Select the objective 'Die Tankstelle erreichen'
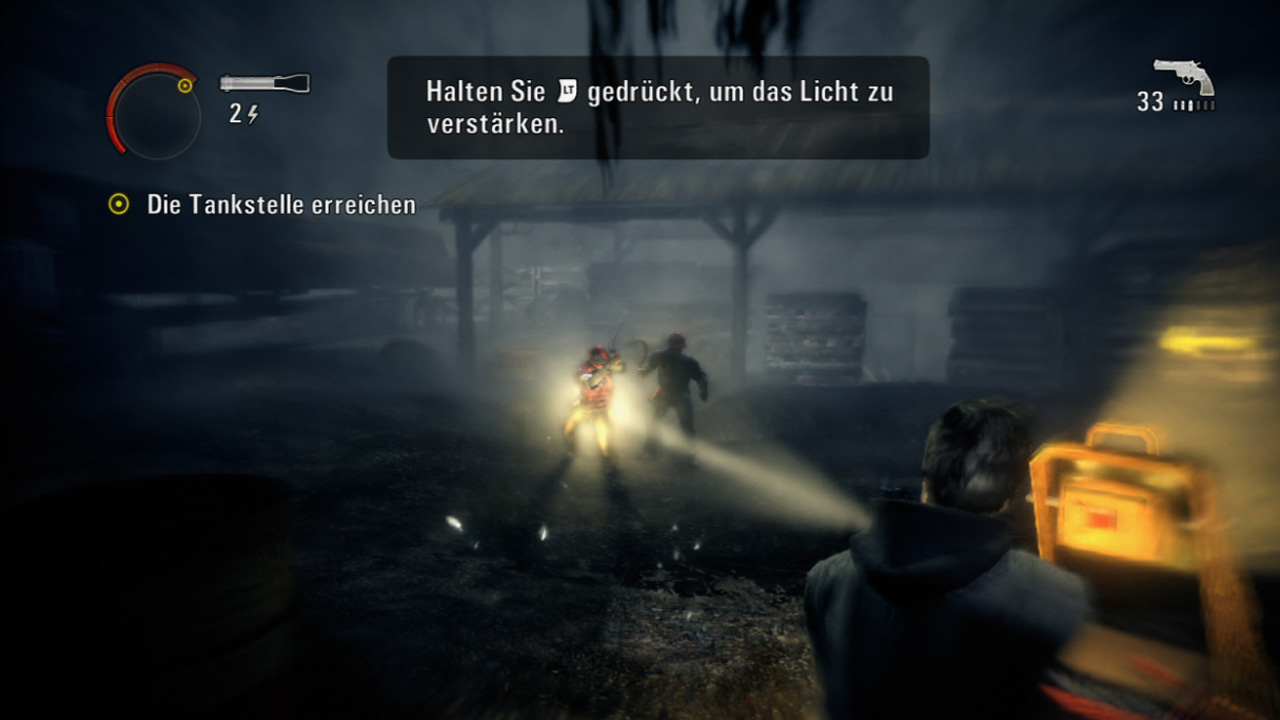This screenshot has height=720, width=1280. [280, 205]
